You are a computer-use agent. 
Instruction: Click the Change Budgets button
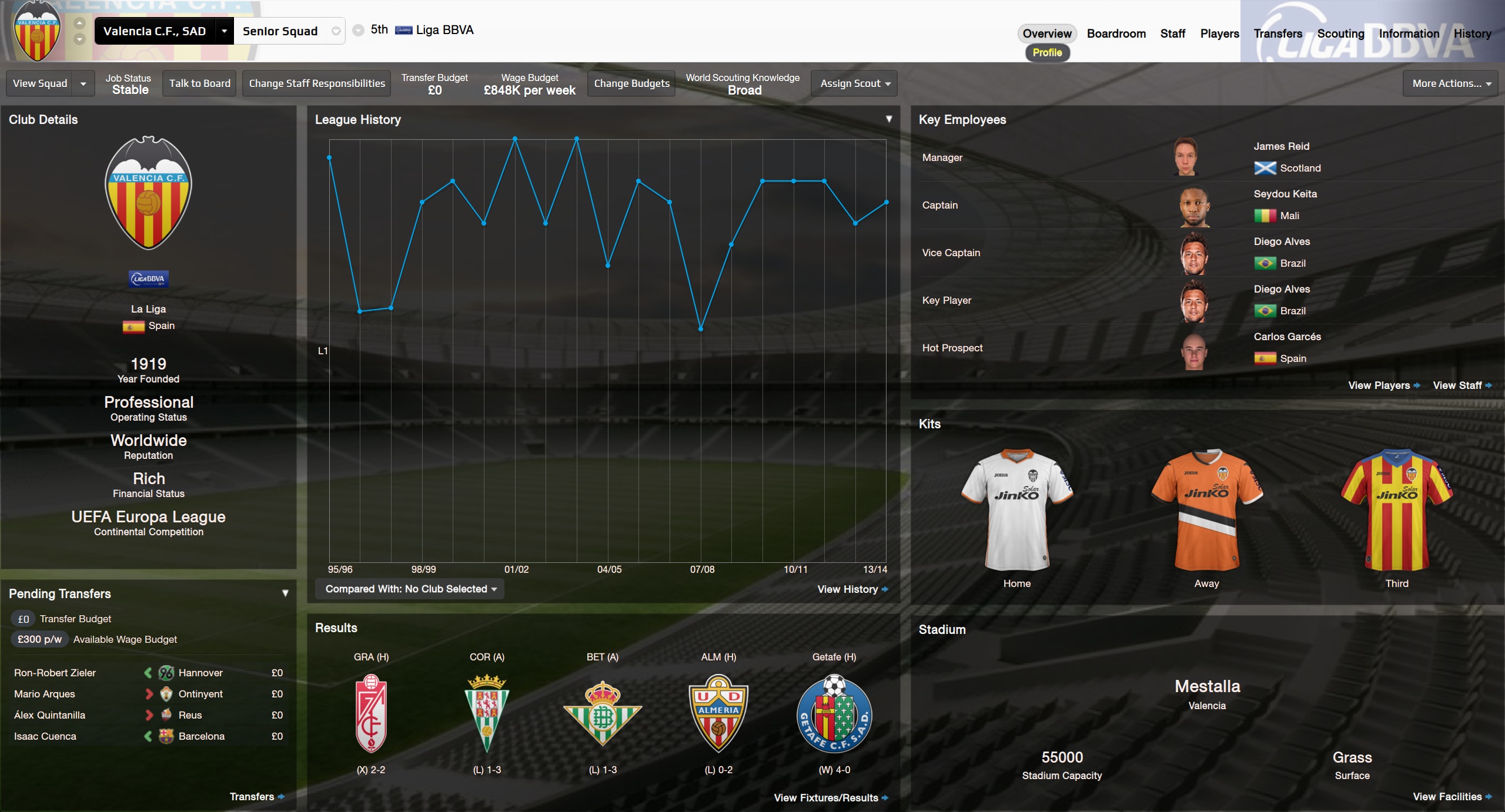631,83
